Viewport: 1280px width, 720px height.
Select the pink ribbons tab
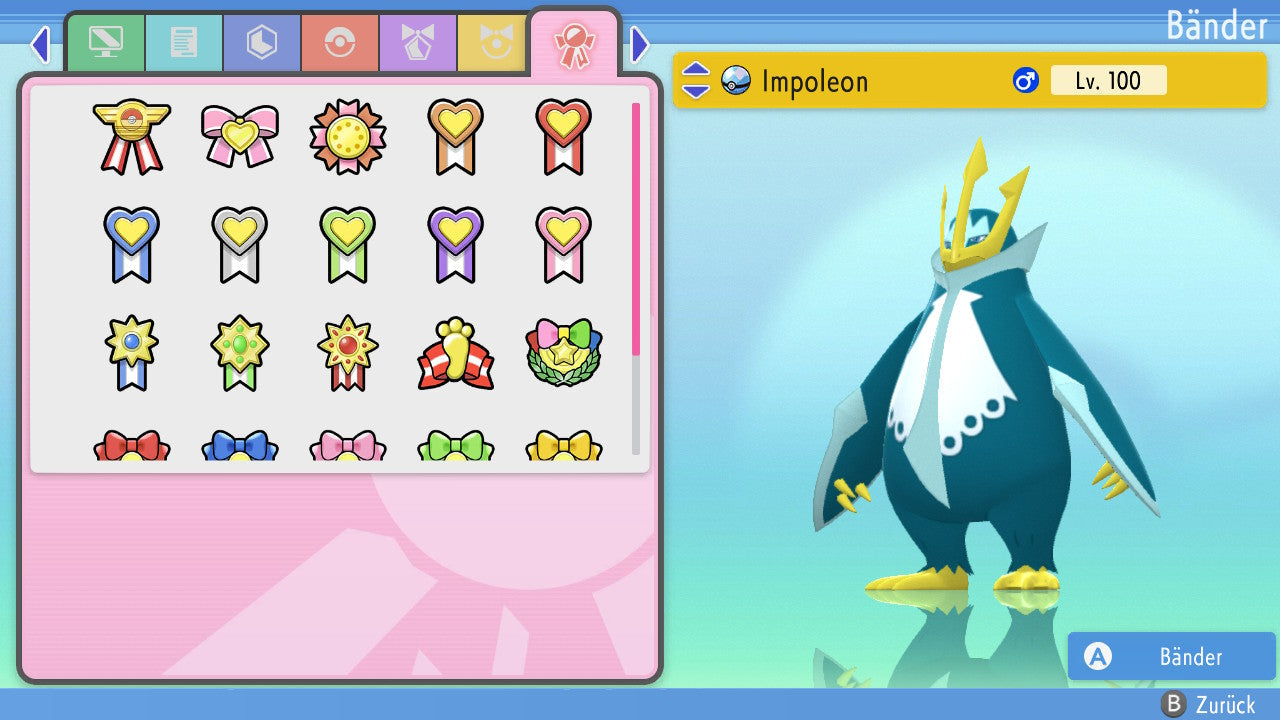(574, 45)
